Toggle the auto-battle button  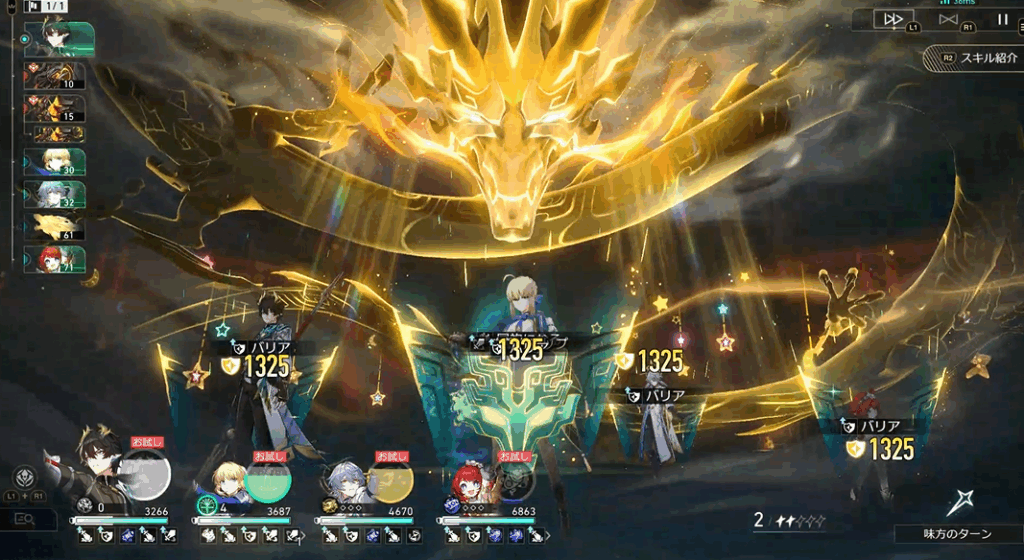[x=948, y=19]
